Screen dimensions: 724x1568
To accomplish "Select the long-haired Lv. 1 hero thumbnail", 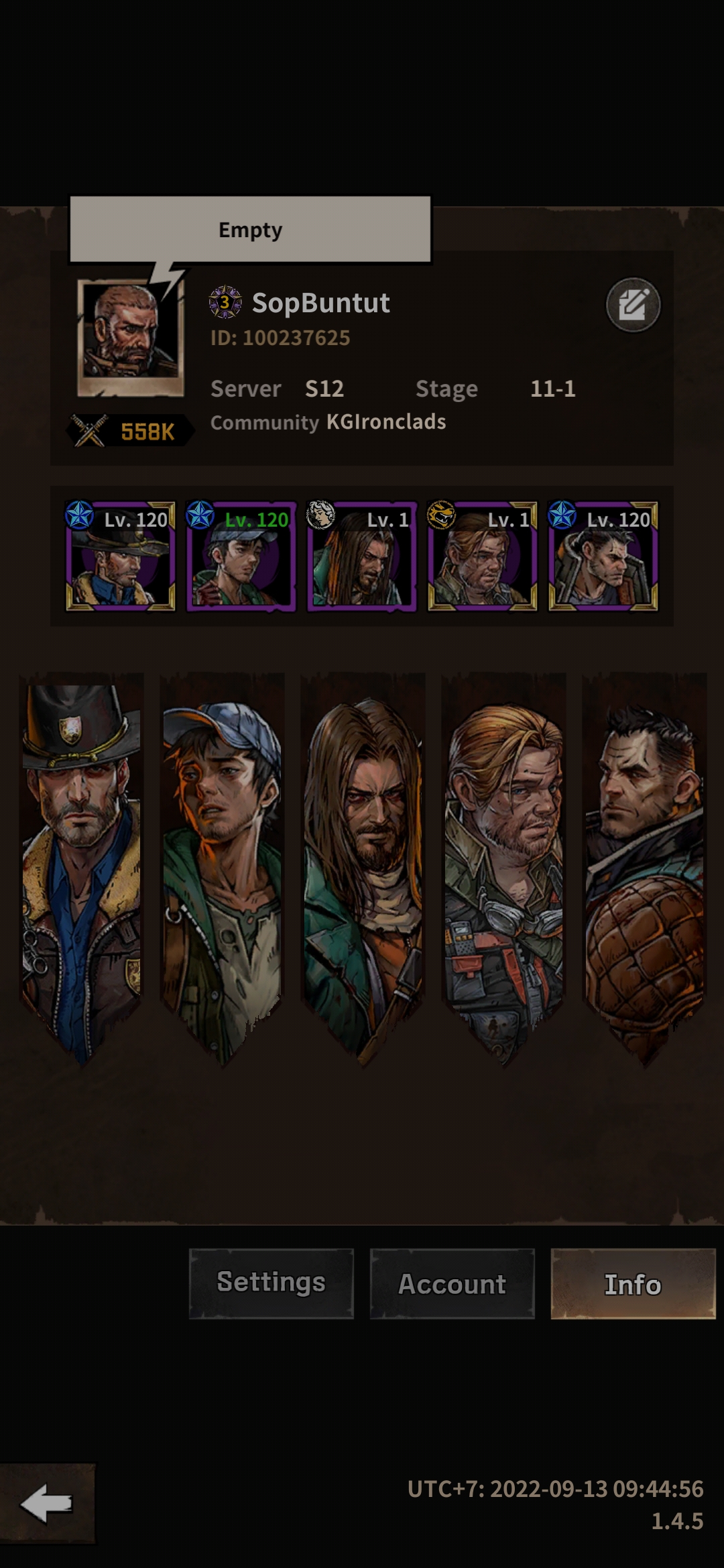I will 361,556.
